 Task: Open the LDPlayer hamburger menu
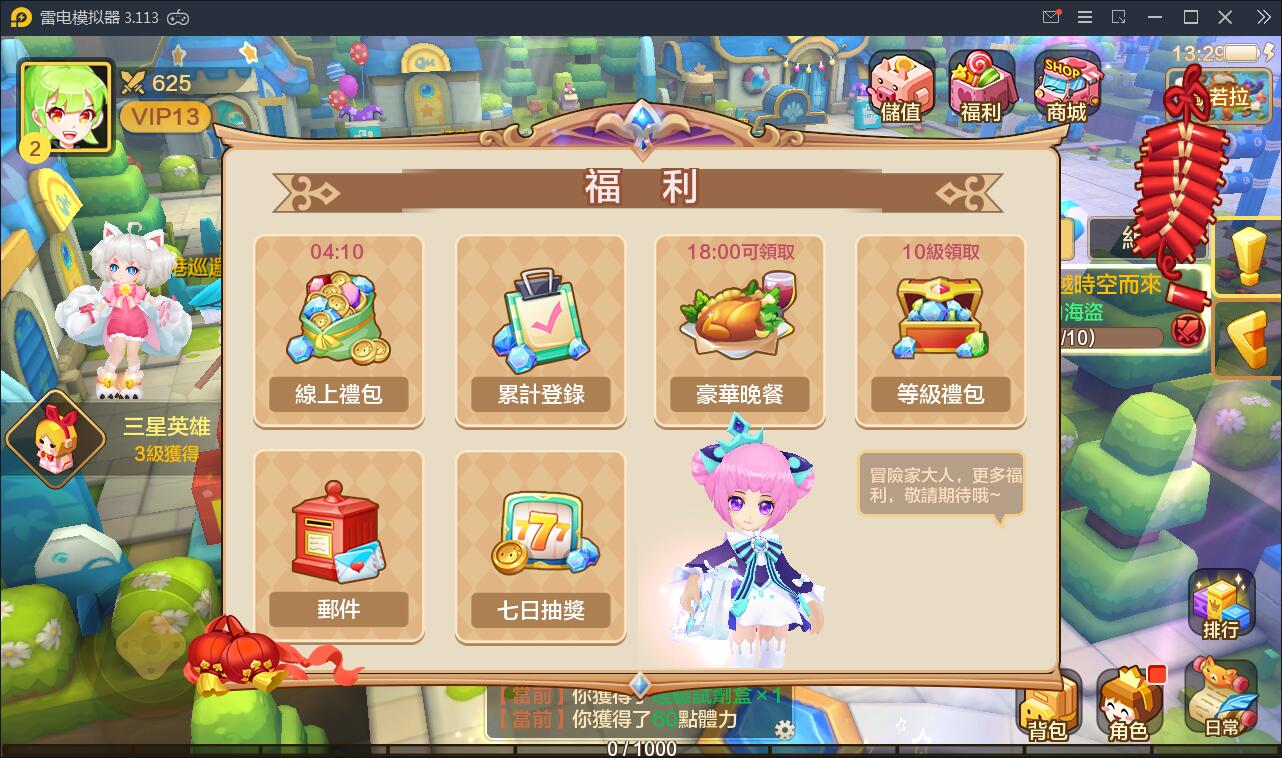point(1083,17)
